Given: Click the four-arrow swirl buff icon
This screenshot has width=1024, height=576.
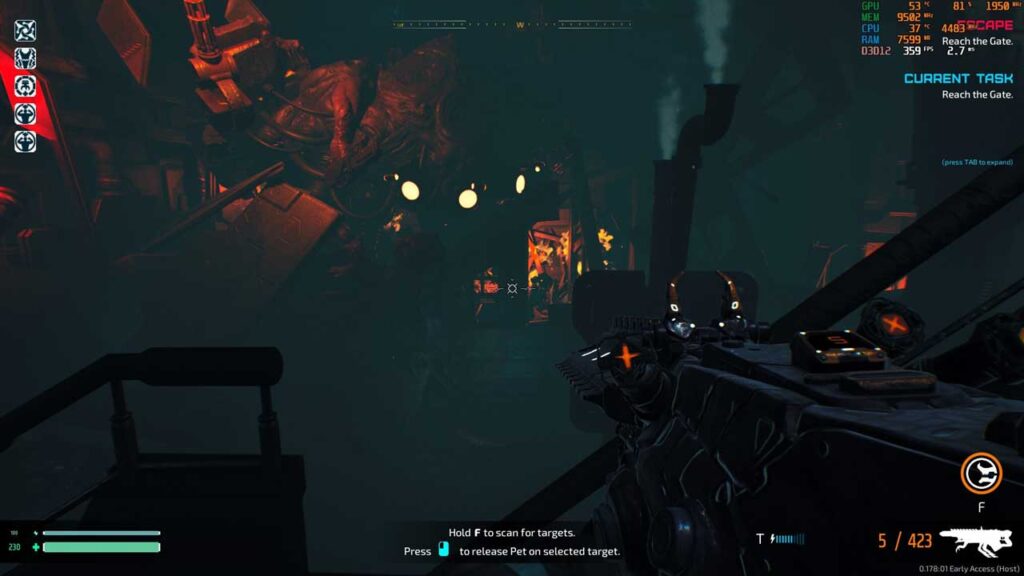Looking at the screenshot, I should [25, 31].
